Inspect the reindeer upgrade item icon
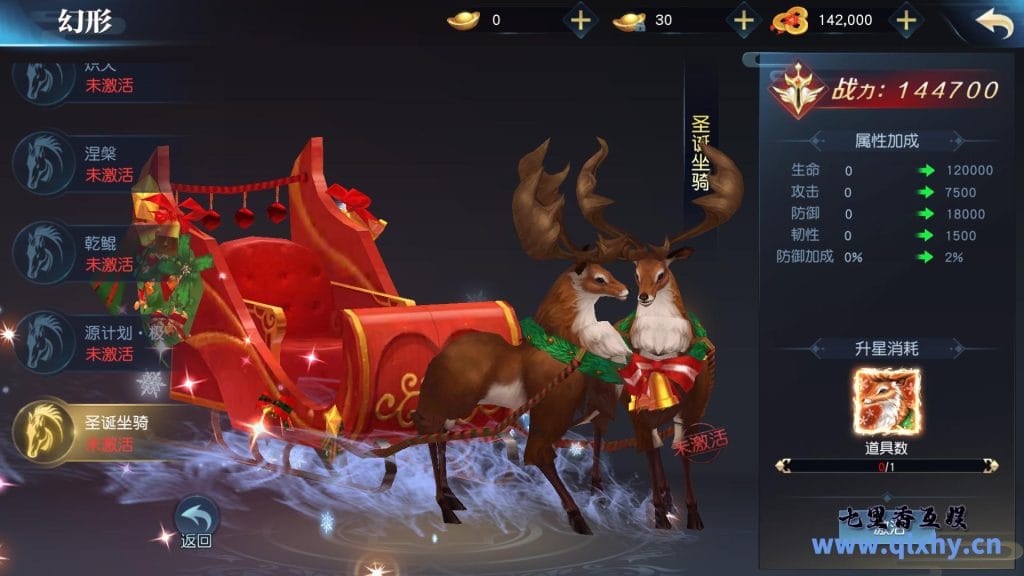The height and width of the screenshot is (576, 1024). pos(886,402)
